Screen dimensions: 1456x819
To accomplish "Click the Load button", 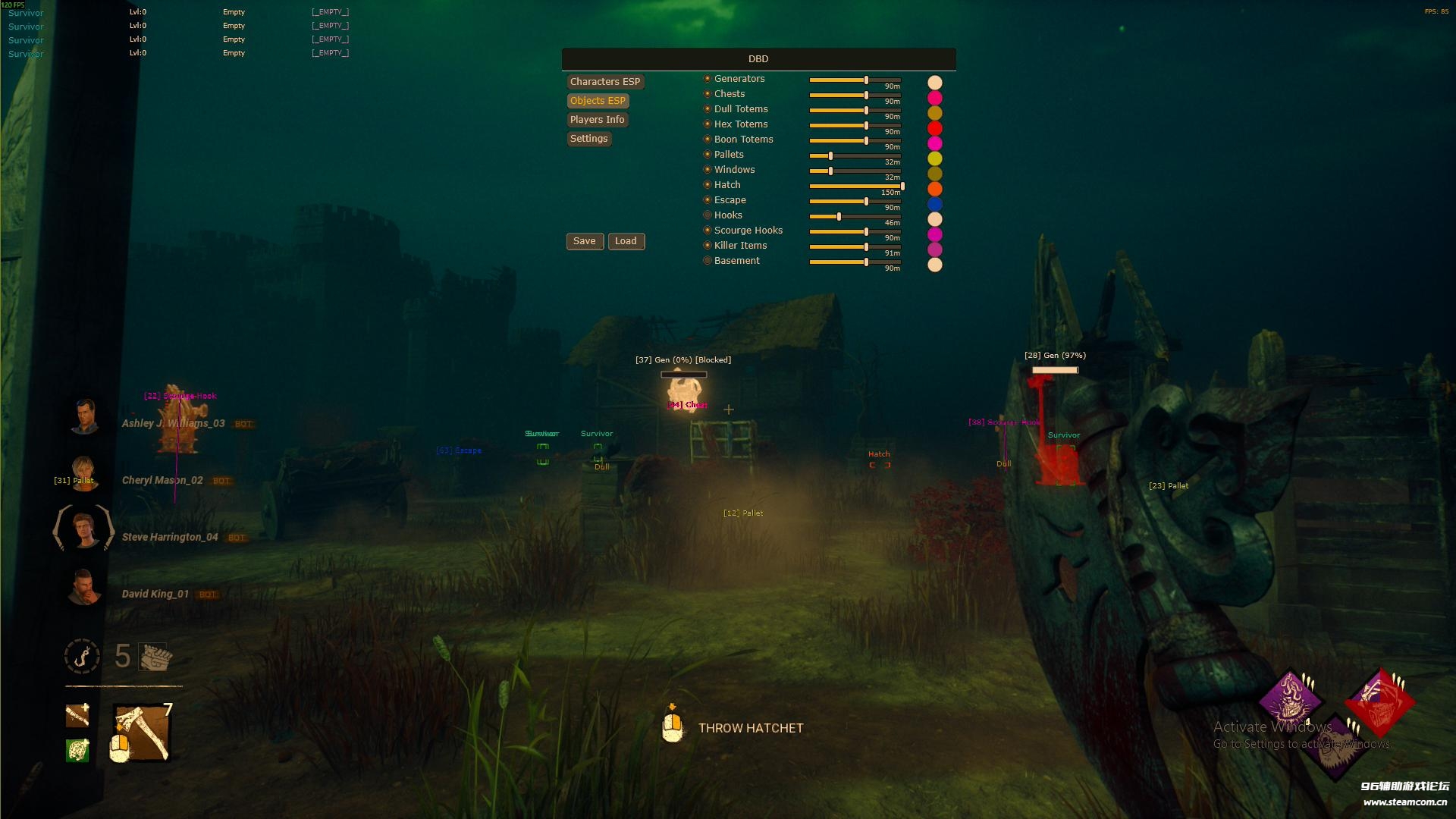I will click(x=626, y=241).
